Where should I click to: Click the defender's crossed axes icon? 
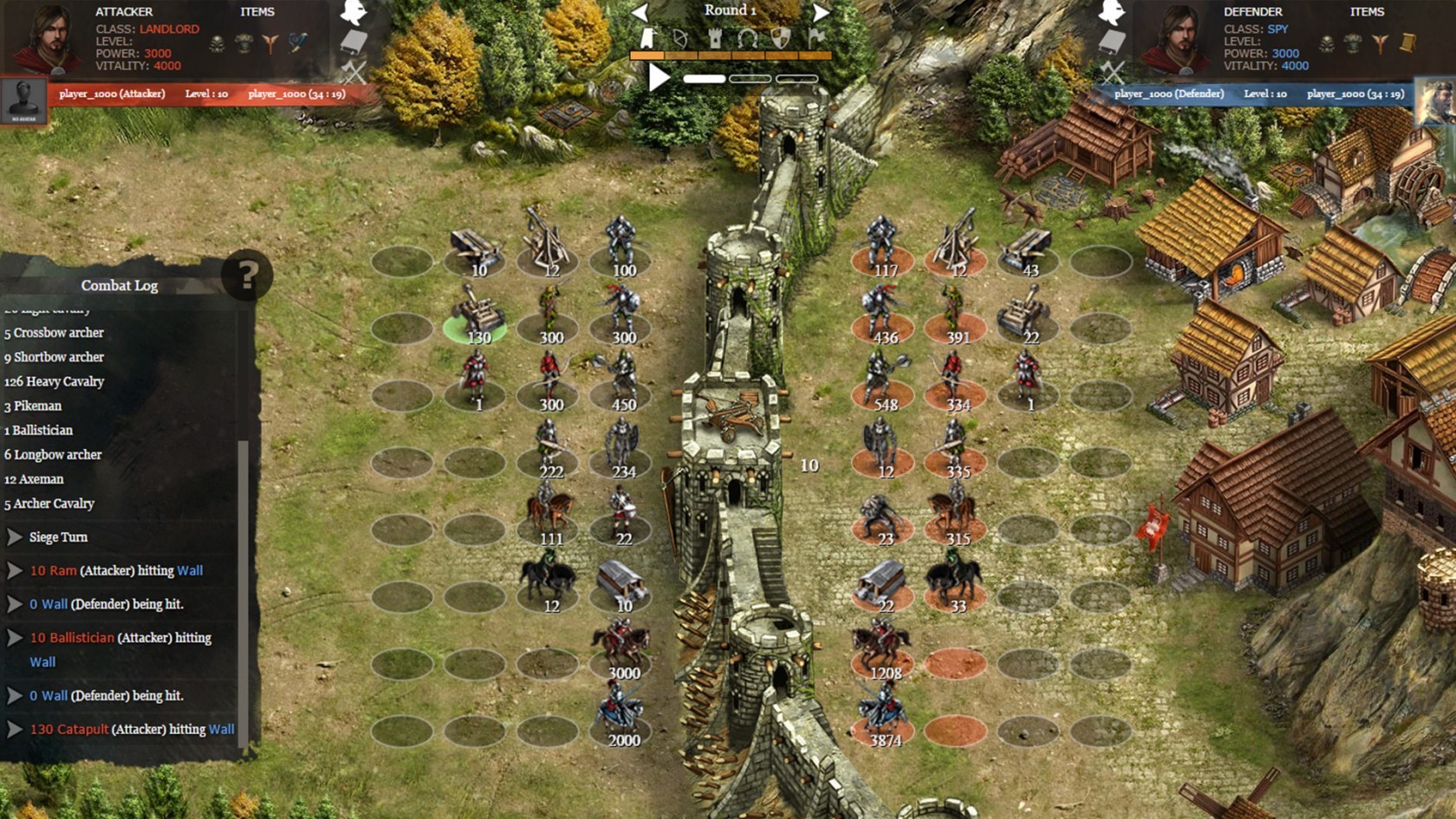pos(1112,71)
